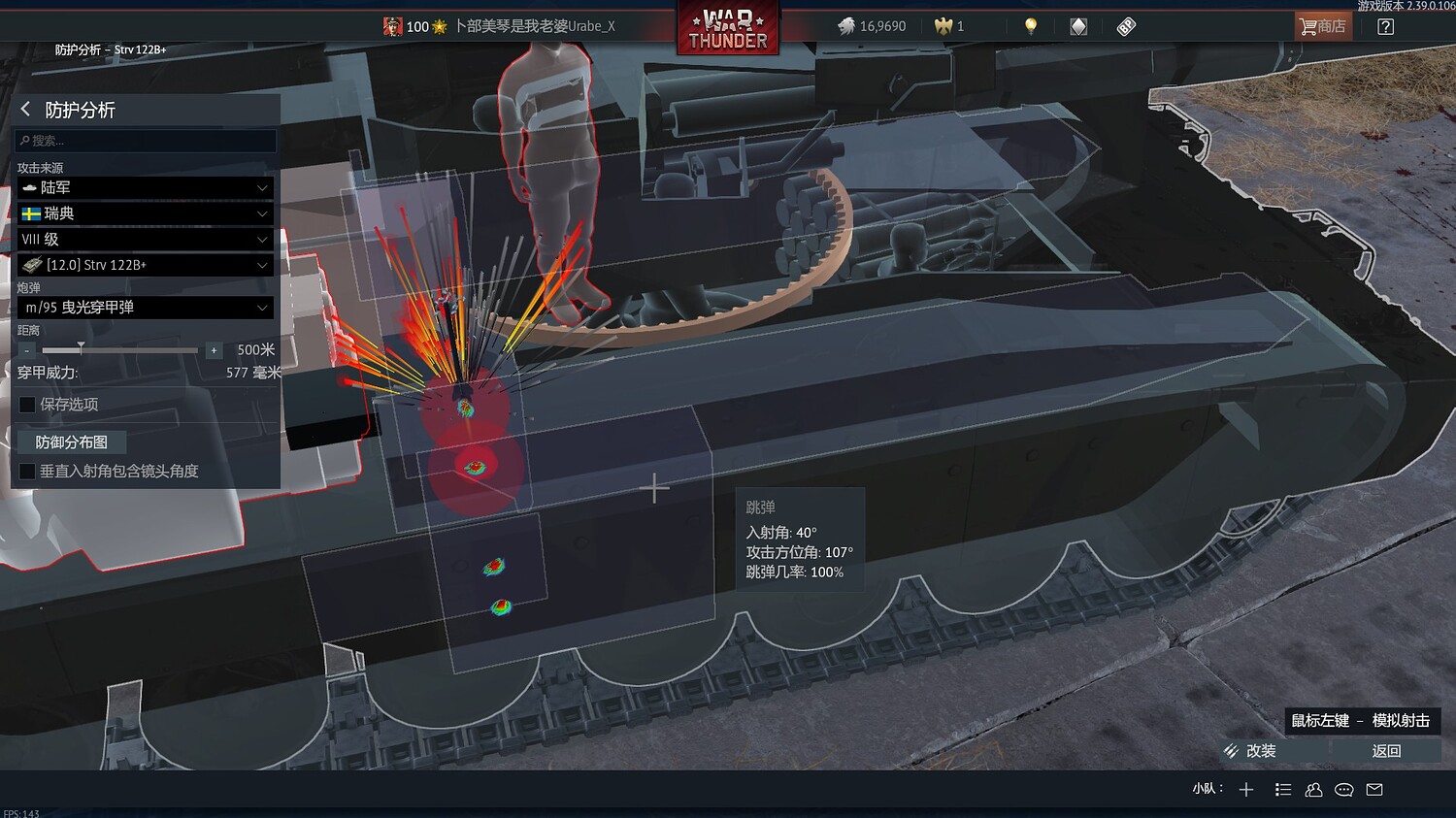Screen dimensions: 1456x818
Task: Open the Battle Pass icon in top bar
Action: 1125,26
